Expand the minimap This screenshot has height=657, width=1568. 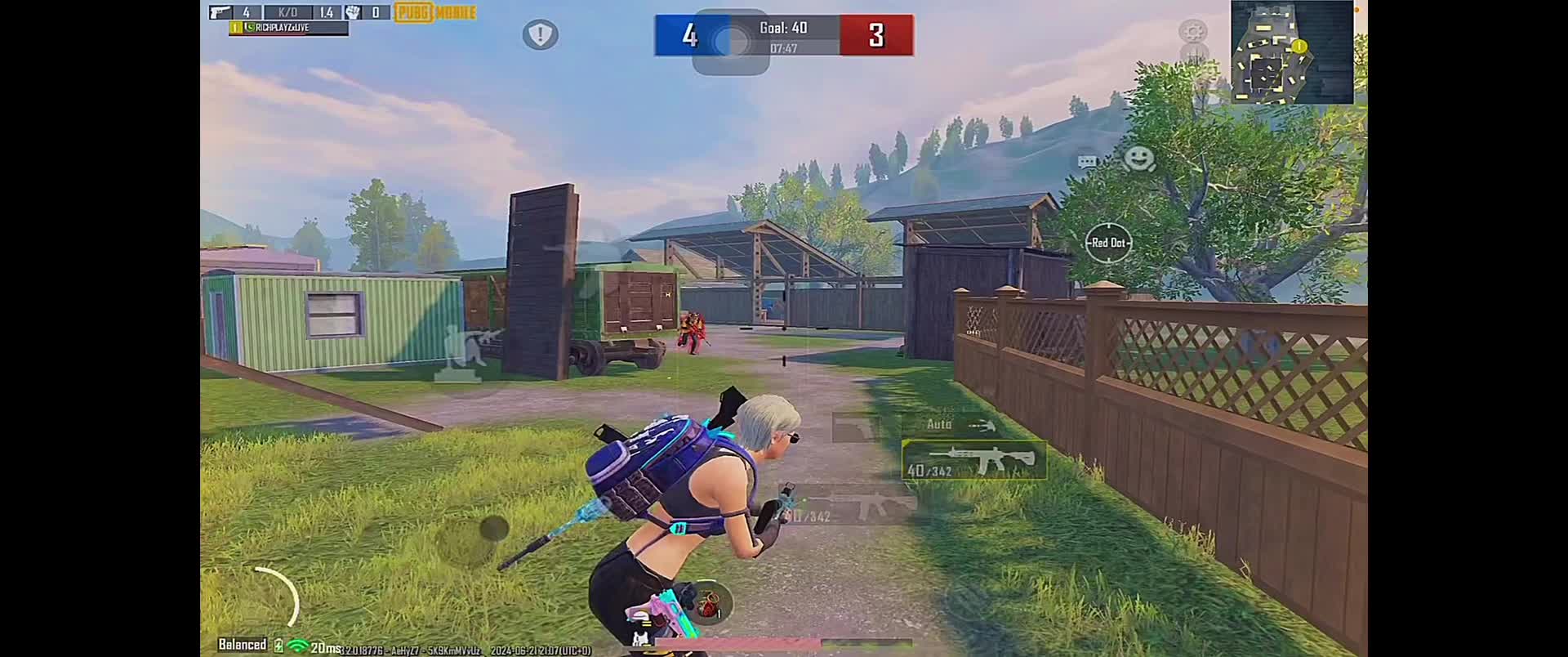pyautogui.click(x=1291, y=52)
